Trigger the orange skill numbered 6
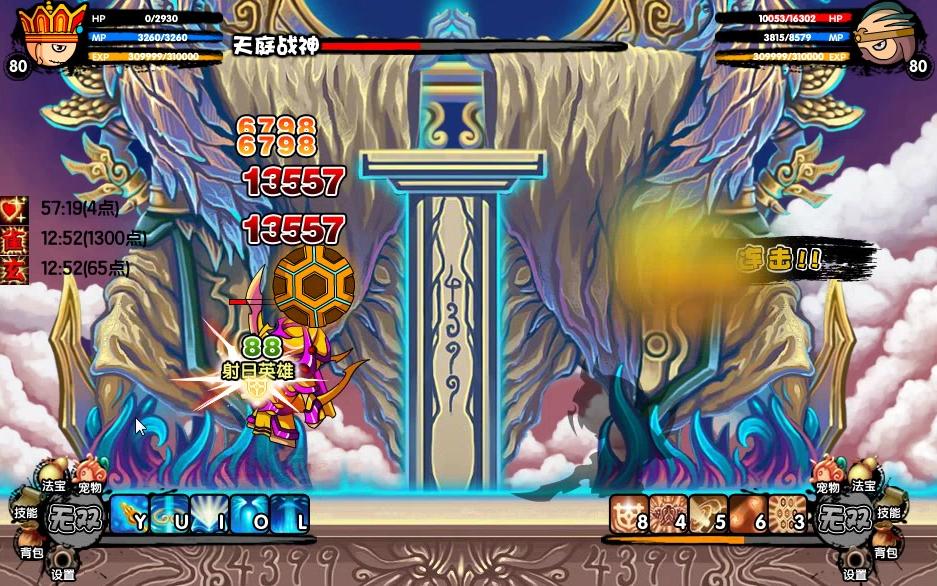The image size is (937, 586). (x=747, y=515)
